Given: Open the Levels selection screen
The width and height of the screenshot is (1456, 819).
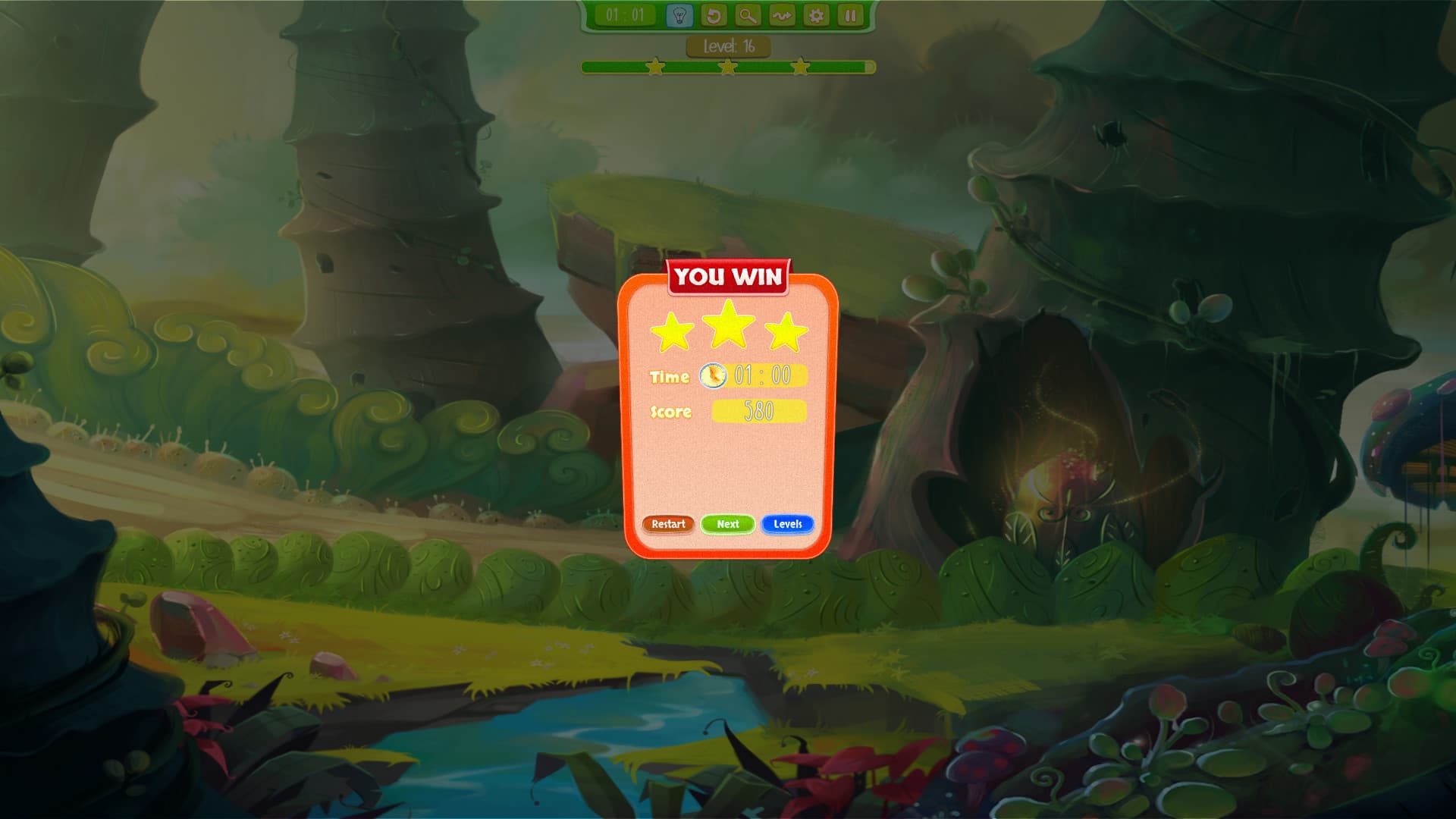Looking at the screenshot, I should [787, 524].
